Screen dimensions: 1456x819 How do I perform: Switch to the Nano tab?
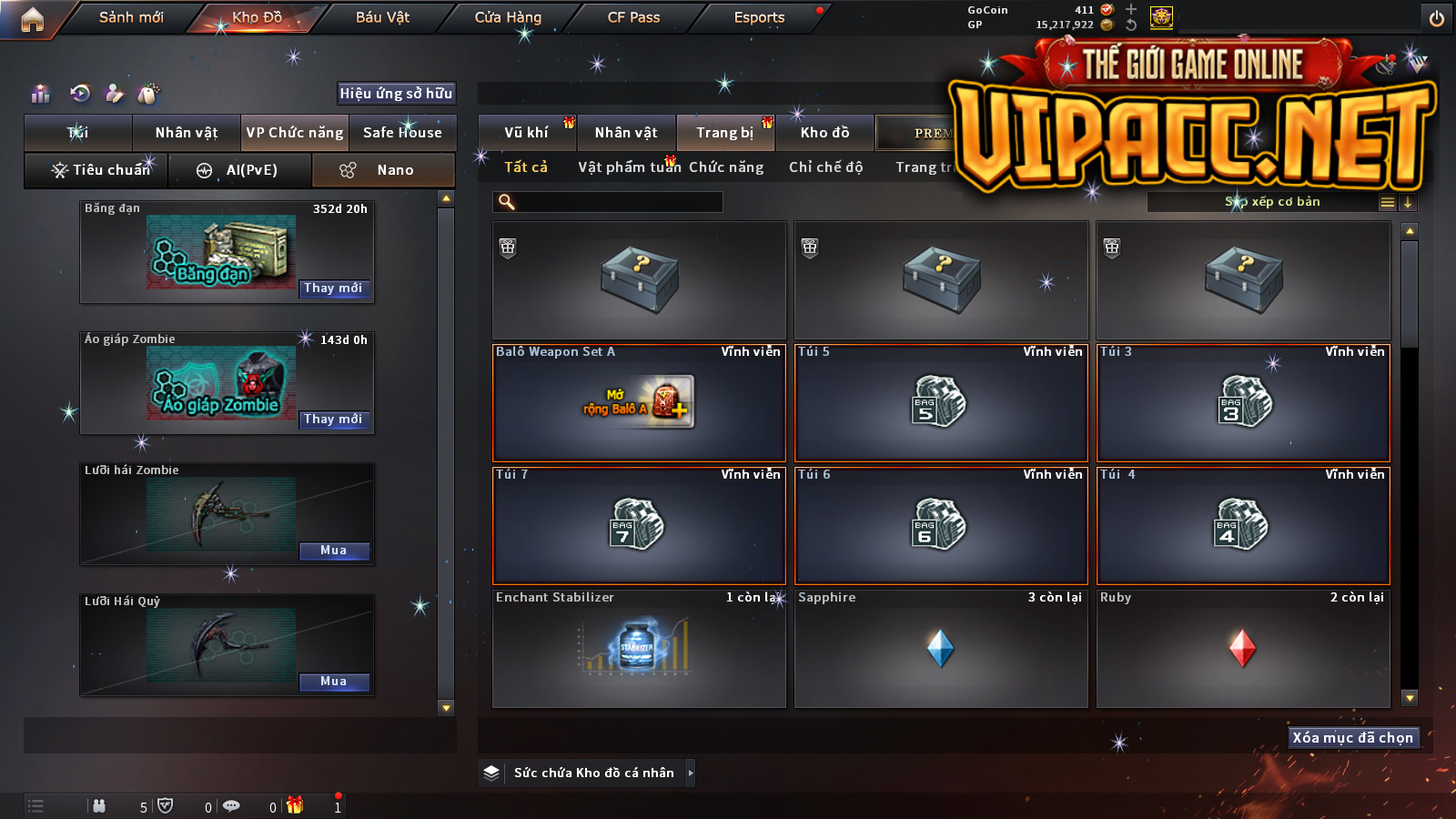(x=384, y=170)
